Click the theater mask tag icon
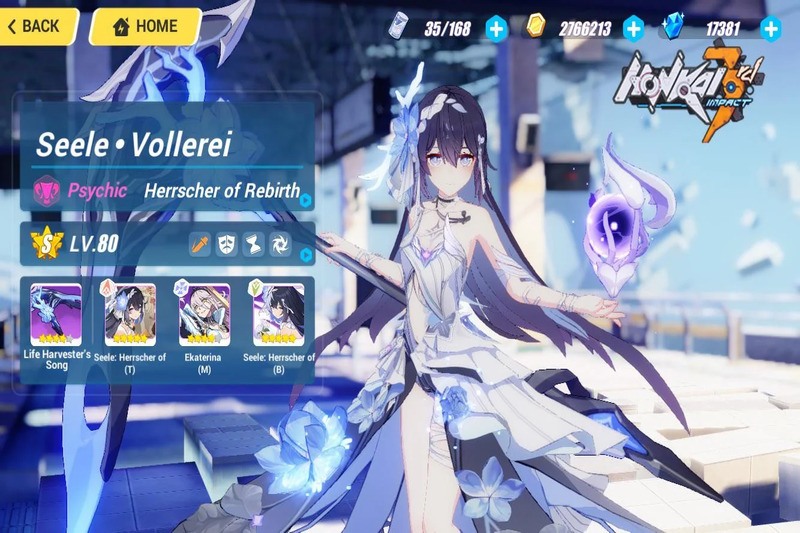The height and width of the screenshot is (533, 800). (227, 244)
